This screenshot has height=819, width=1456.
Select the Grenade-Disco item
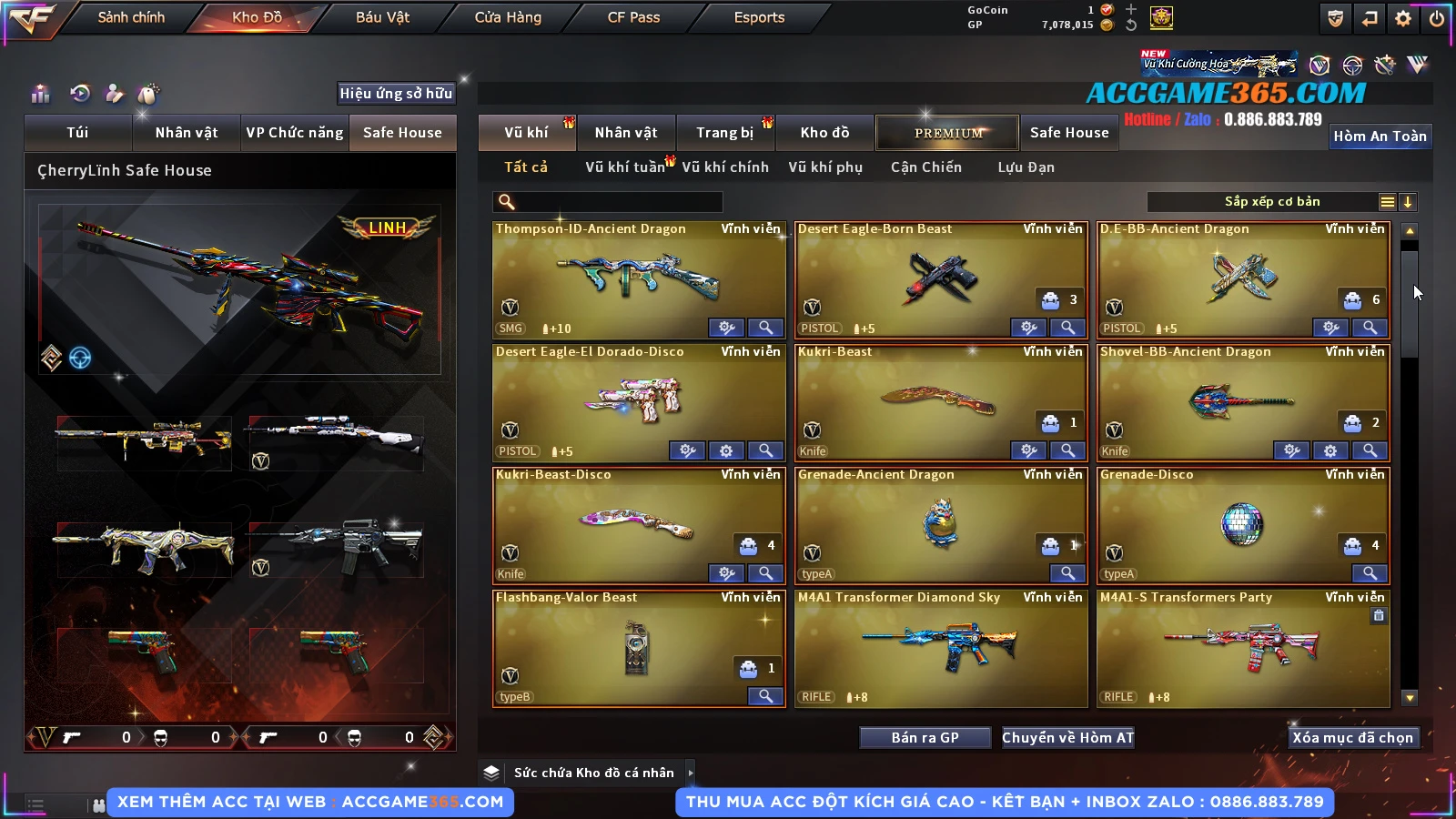coord(1242,525)
